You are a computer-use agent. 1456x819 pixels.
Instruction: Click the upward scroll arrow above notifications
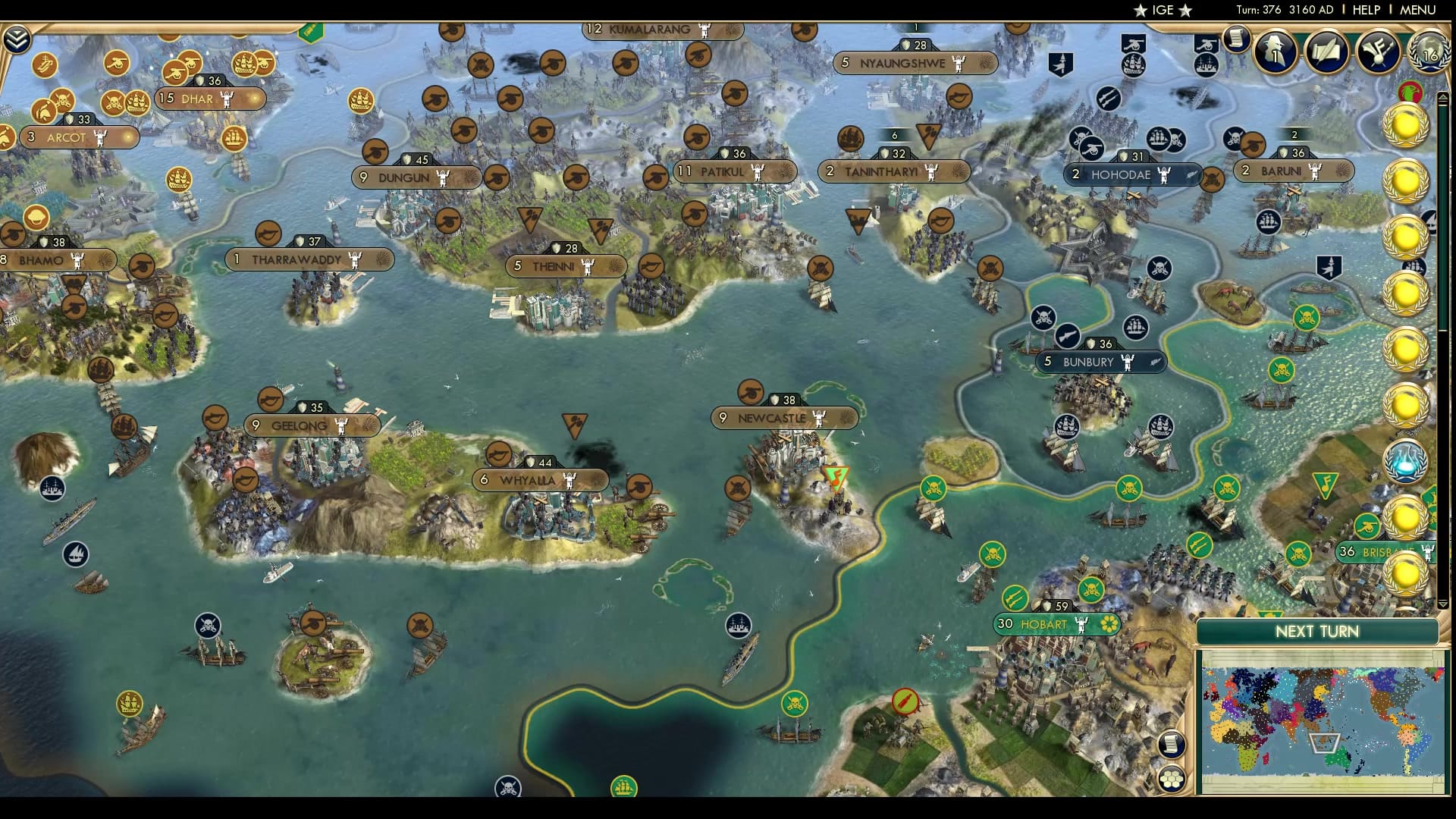1442,98
